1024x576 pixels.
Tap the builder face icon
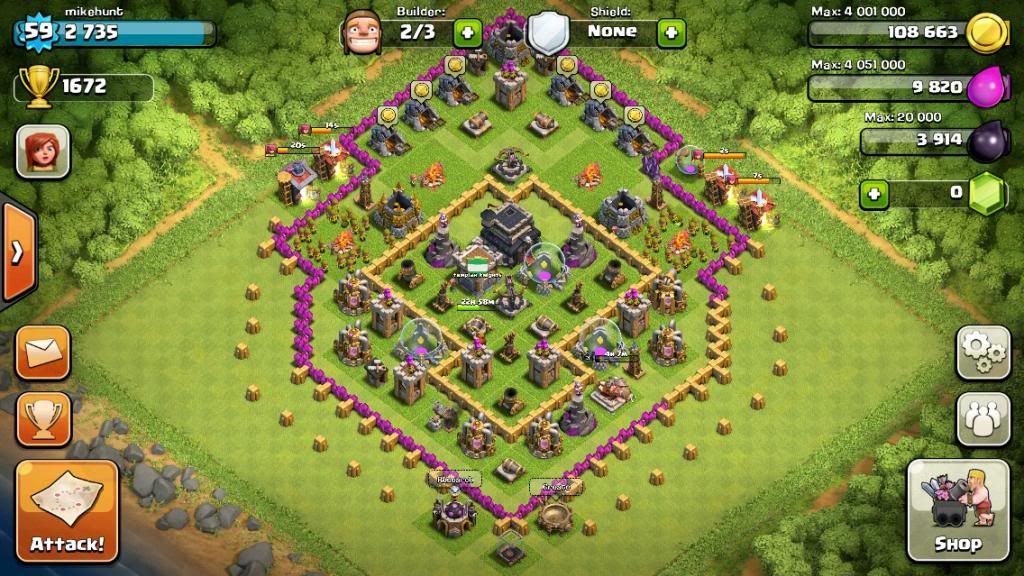coord(361,32)
